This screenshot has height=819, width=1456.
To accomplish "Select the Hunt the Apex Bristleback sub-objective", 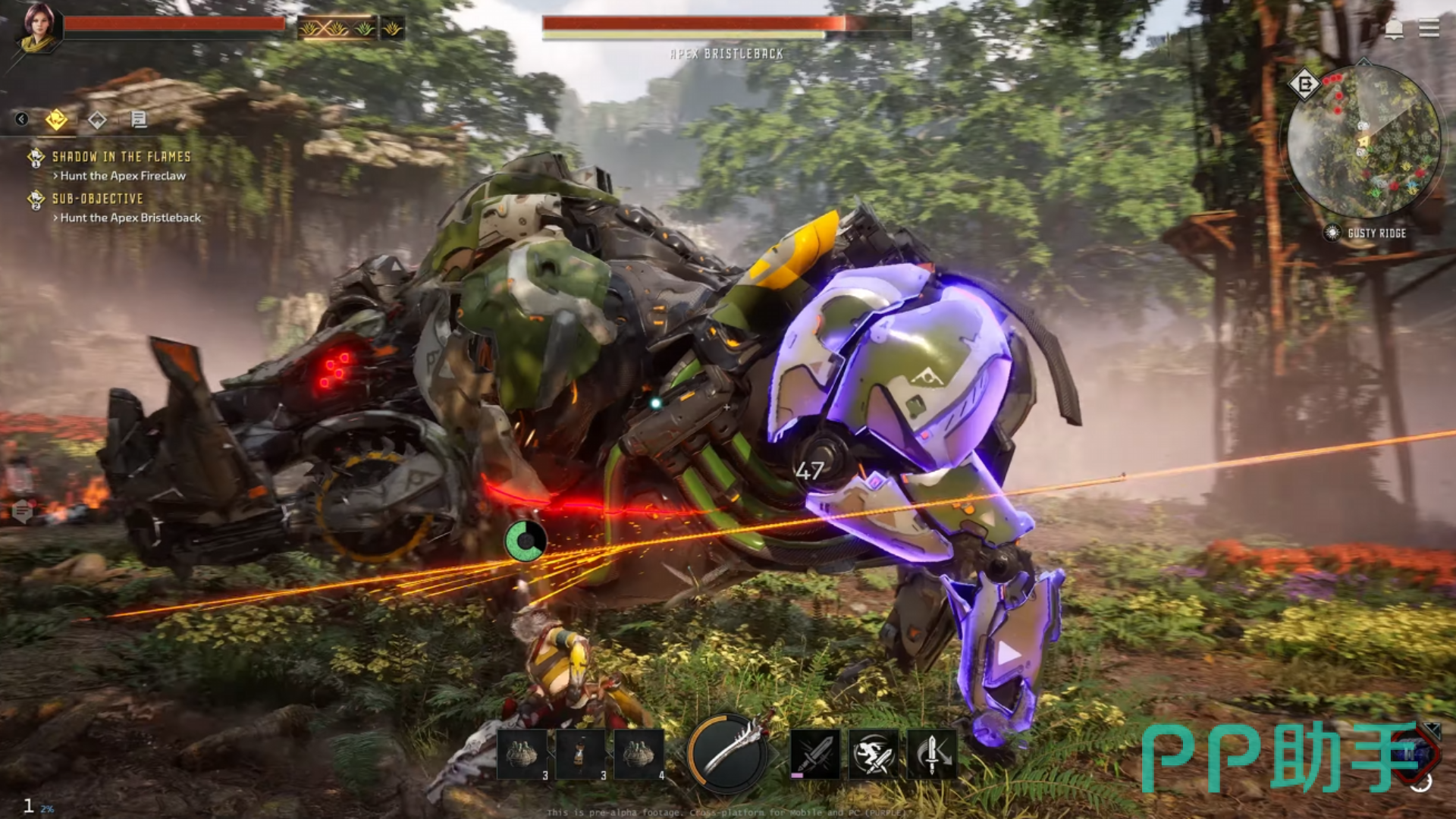I will tap(130, 218).
